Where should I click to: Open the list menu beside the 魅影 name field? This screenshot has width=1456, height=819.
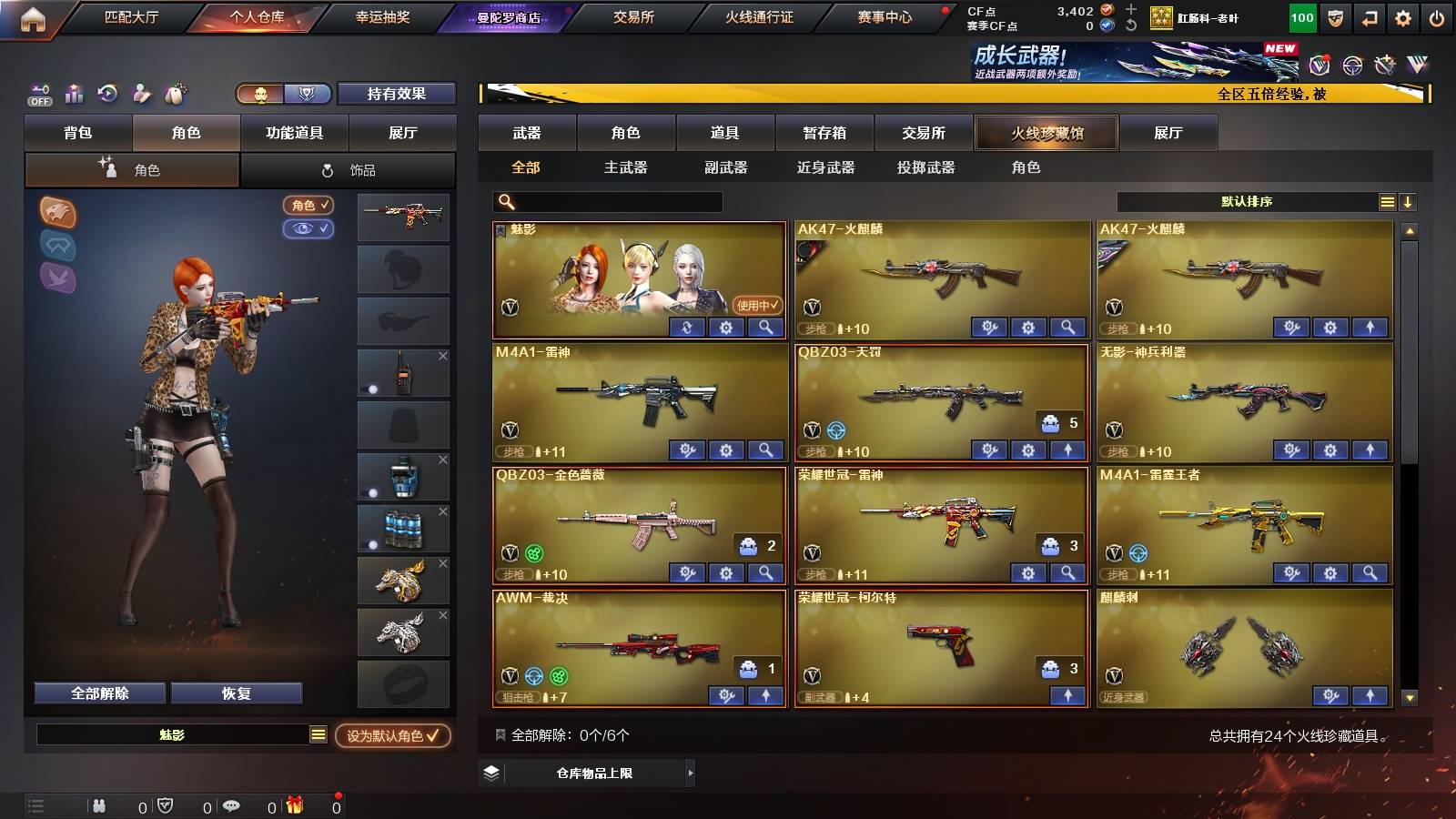(x=318, y=736)
